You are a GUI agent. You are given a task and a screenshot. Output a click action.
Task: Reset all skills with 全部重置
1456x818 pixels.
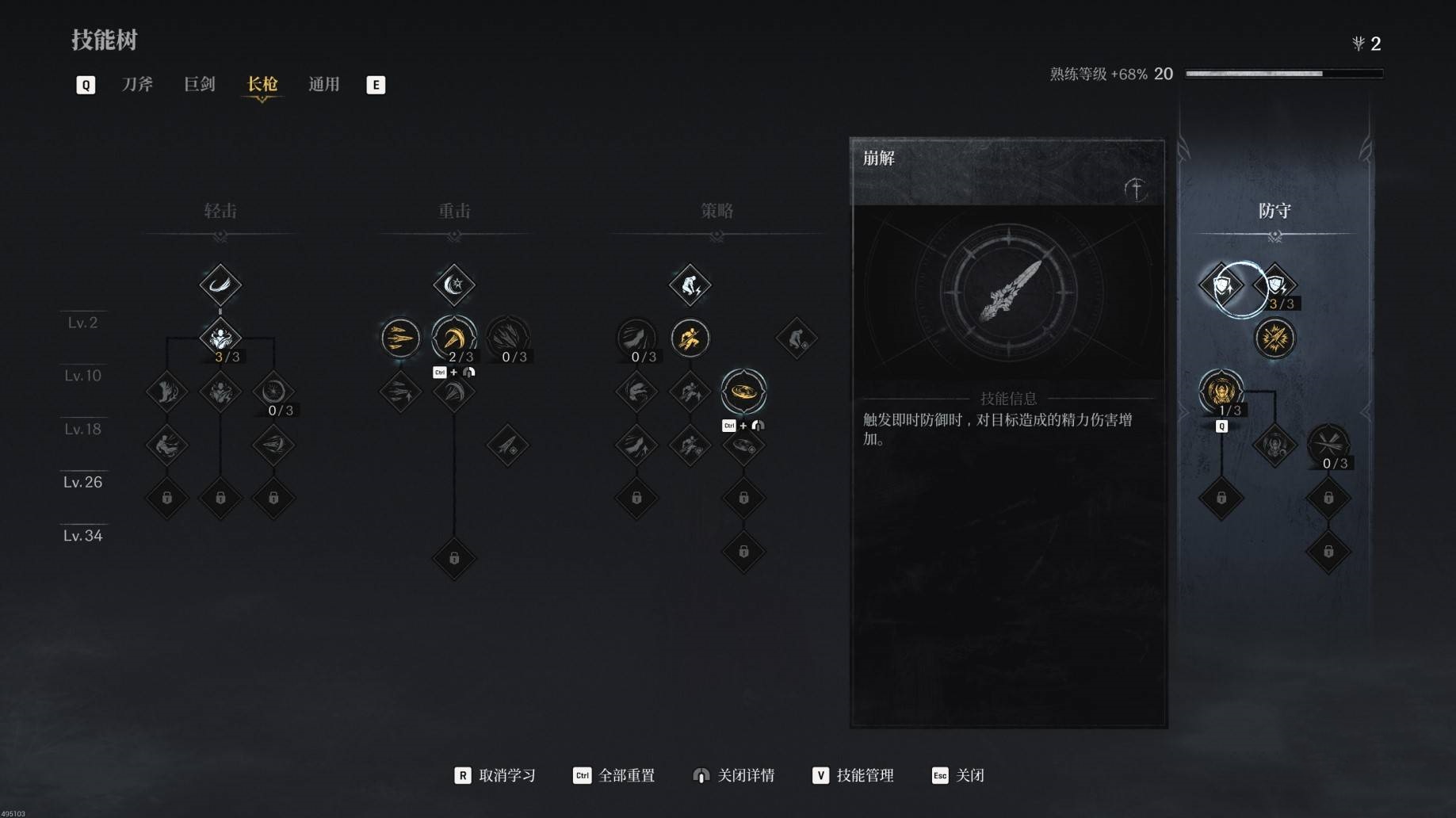click(x=614, y=775)
